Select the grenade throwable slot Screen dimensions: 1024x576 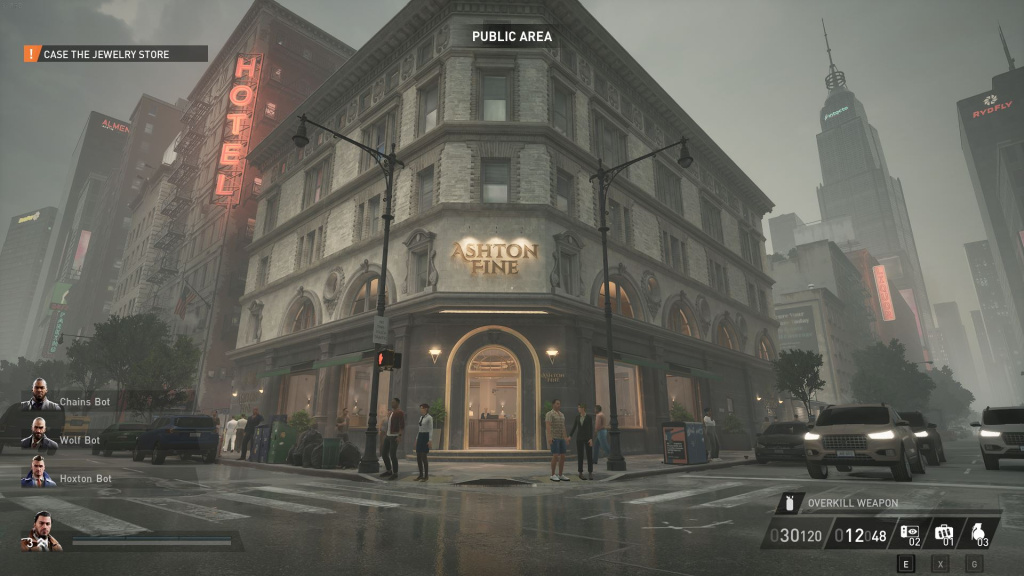[978, 534]
